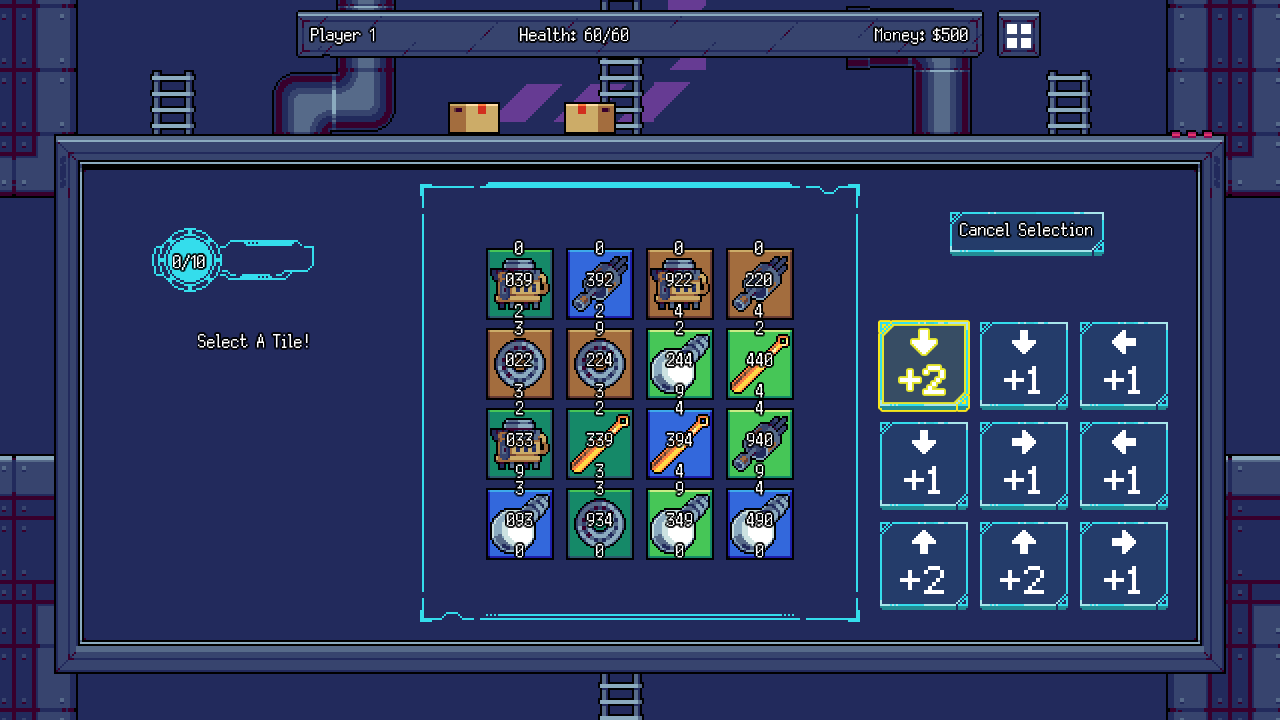Select the brown tile numbered 922

[680, 283]
